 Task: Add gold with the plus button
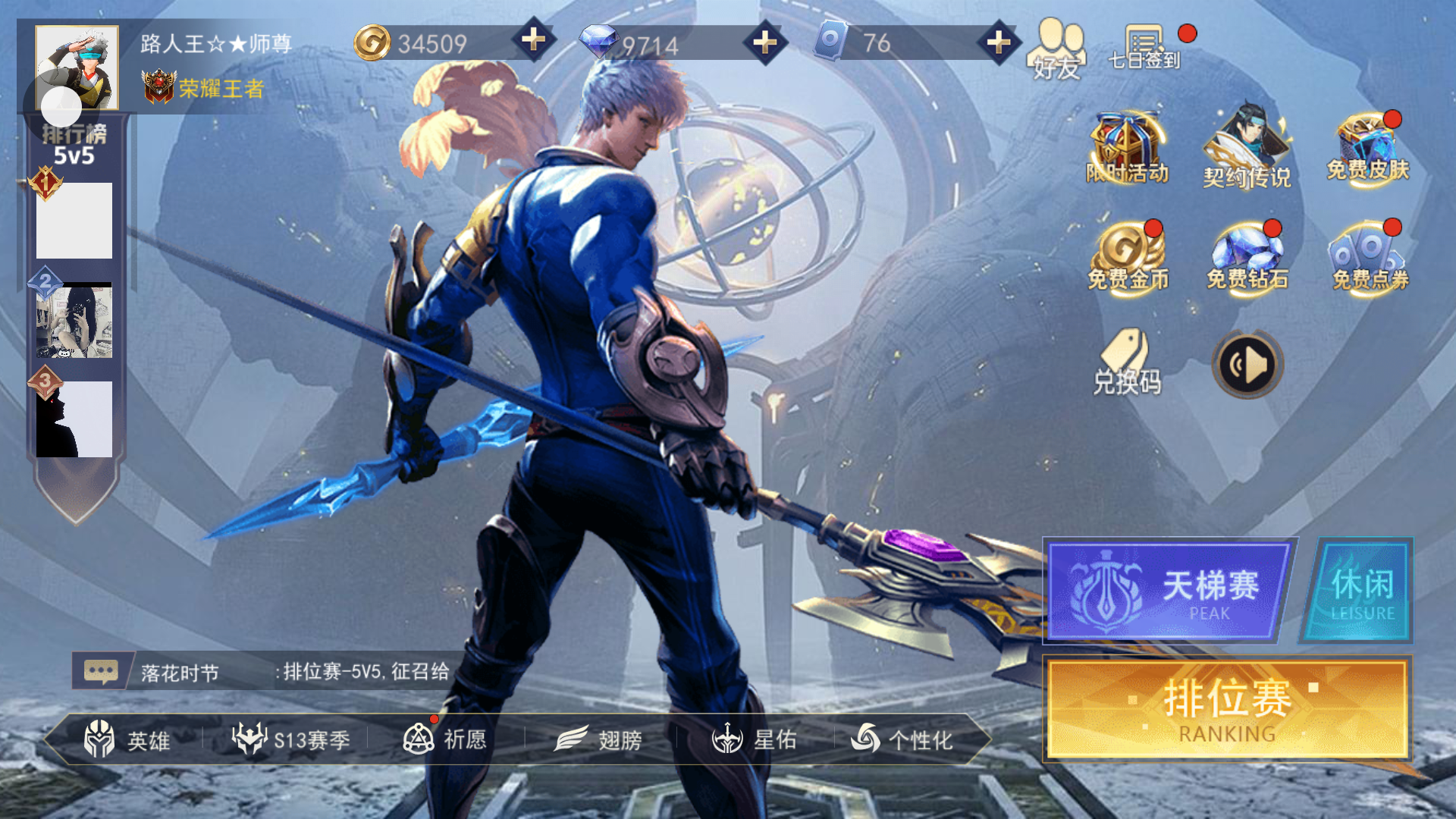[534, 40]
